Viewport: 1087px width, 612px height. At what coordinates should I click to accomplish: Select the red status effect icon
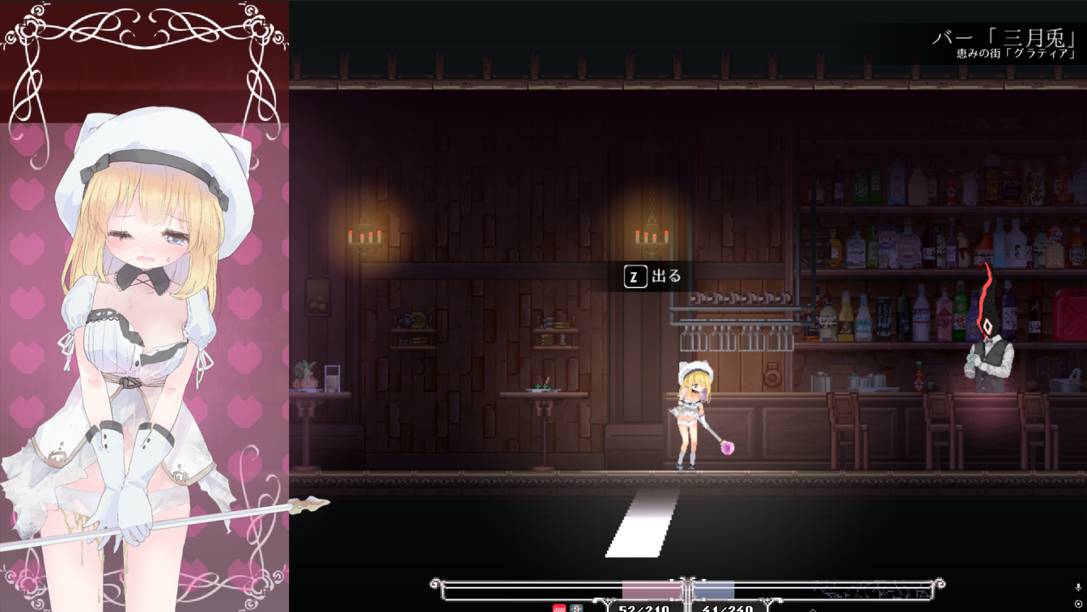coord(559,608)
